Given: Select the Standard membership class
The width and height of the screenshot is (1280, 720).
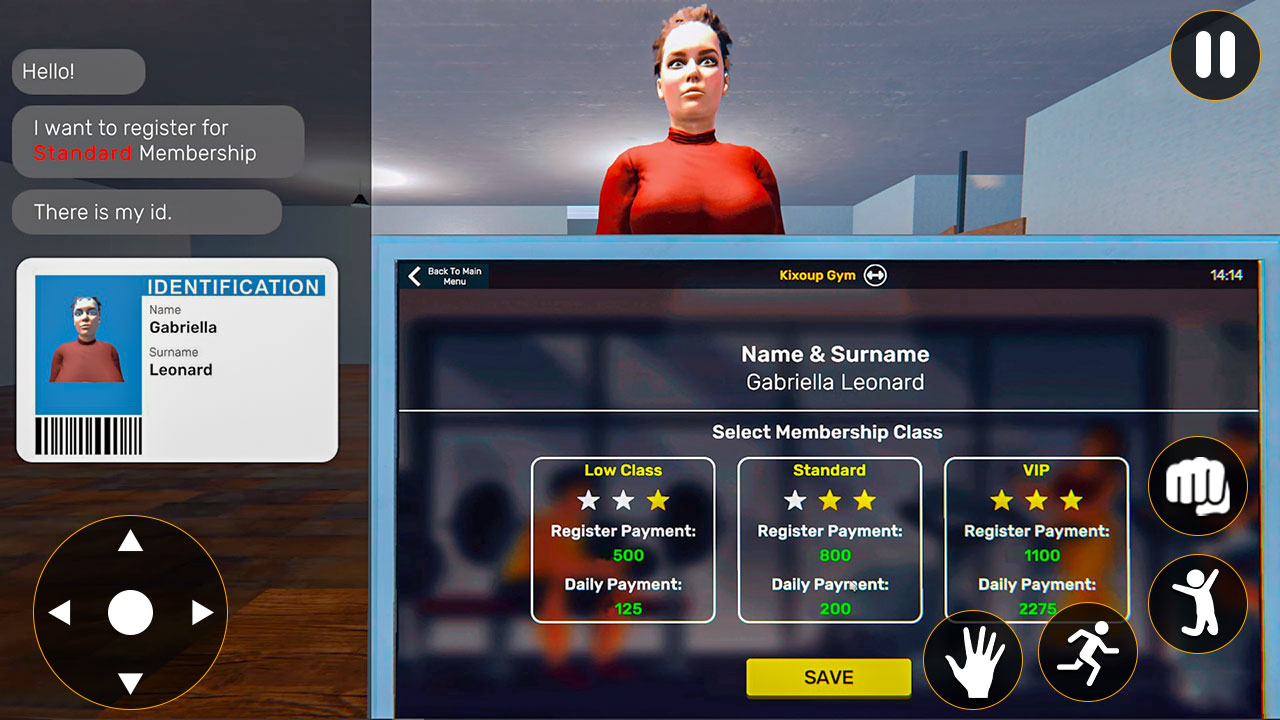Looking at the screenshot, I should (829, 540).
